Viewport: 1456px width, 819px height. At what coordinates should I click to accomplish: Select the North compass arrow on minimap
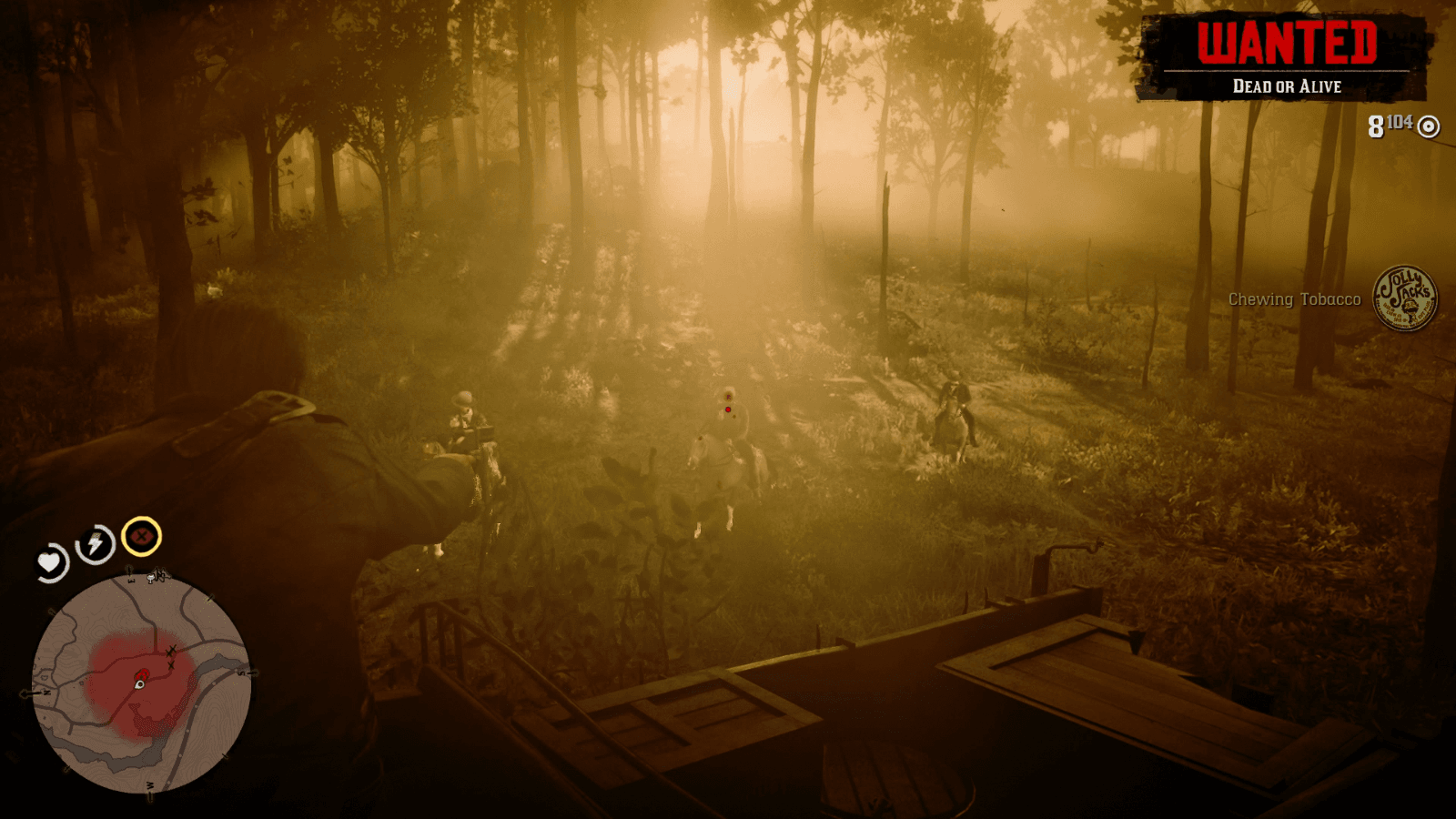pos(46,692)
